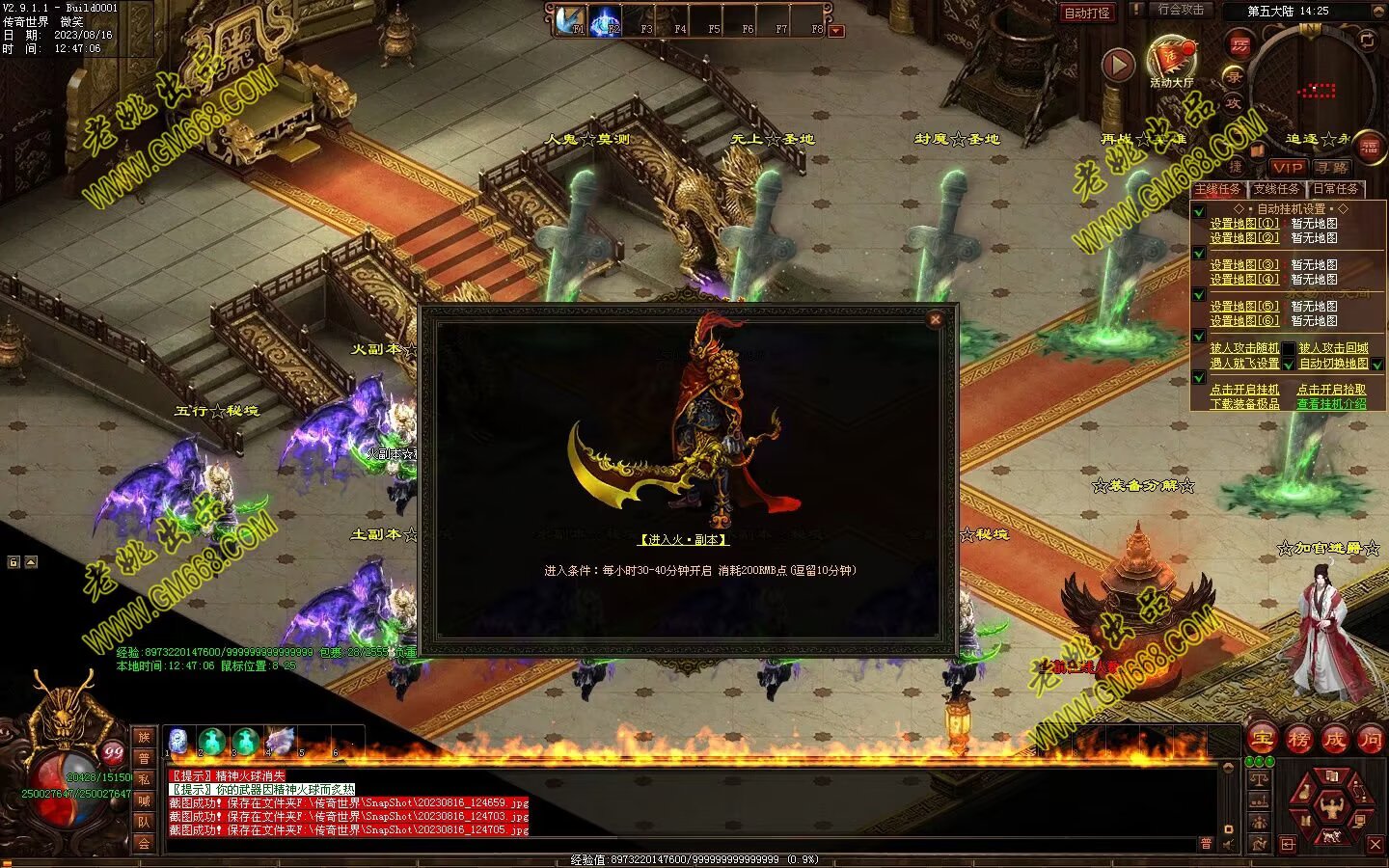Use the white beast item in quick slot 4
The height and width of the screenshot is (868, 1389).
click(x=280, y=741)
